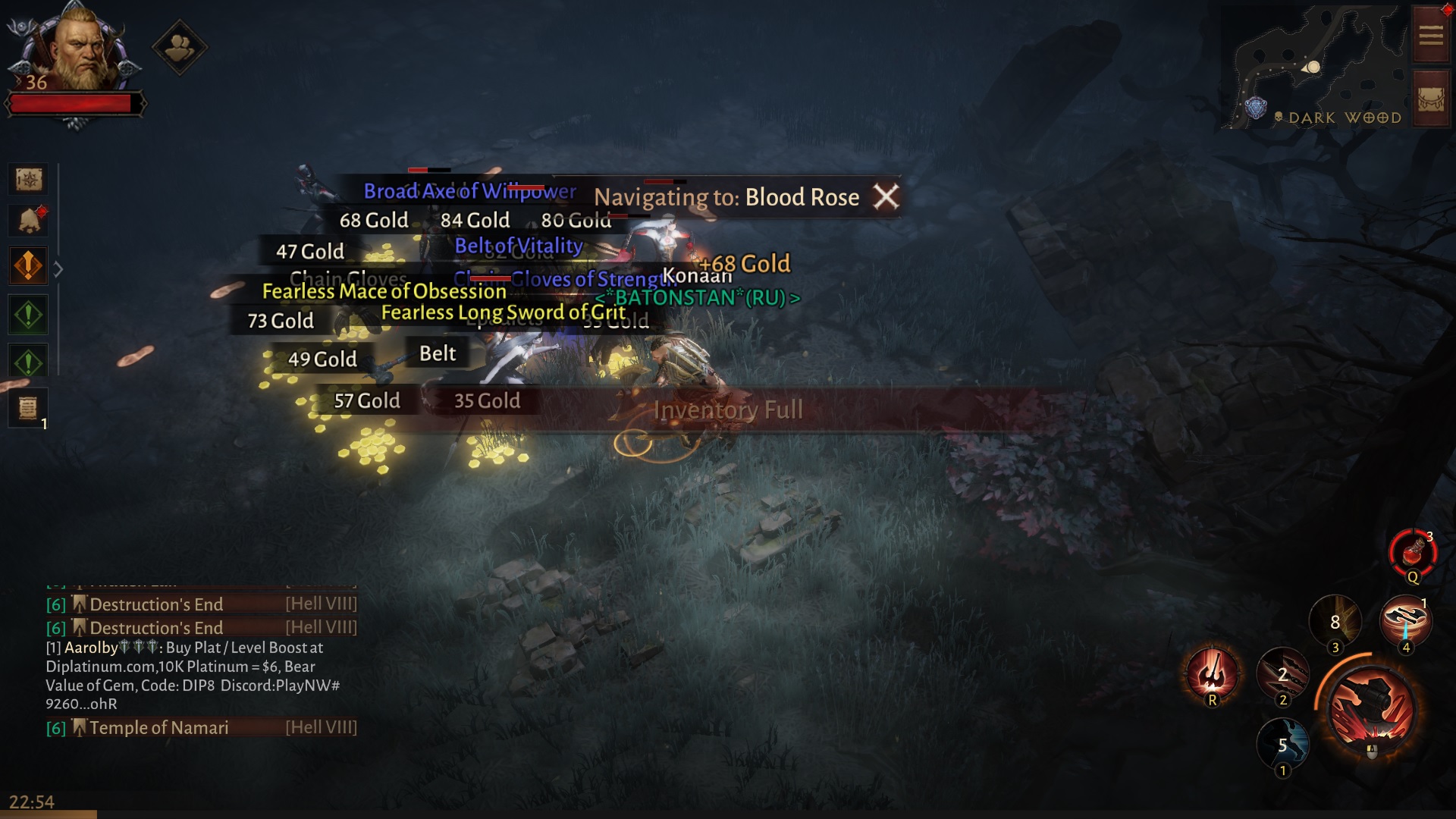The height and width of the screenshot is (819, 1456).
Task: Use the red health potion
Action: coord(1412,554)
